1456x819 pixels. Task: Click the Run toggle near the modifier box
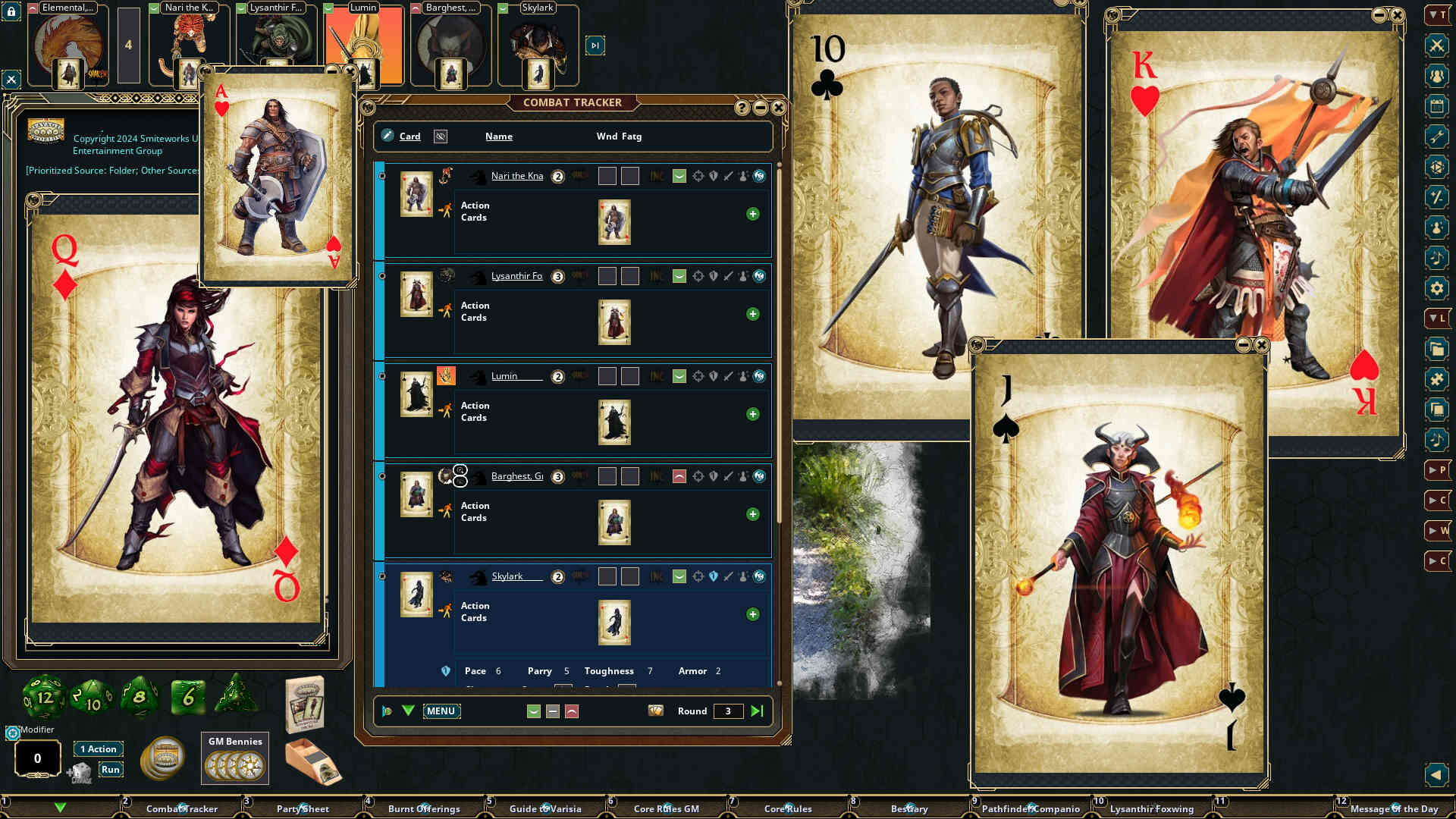tap(111, 769)
